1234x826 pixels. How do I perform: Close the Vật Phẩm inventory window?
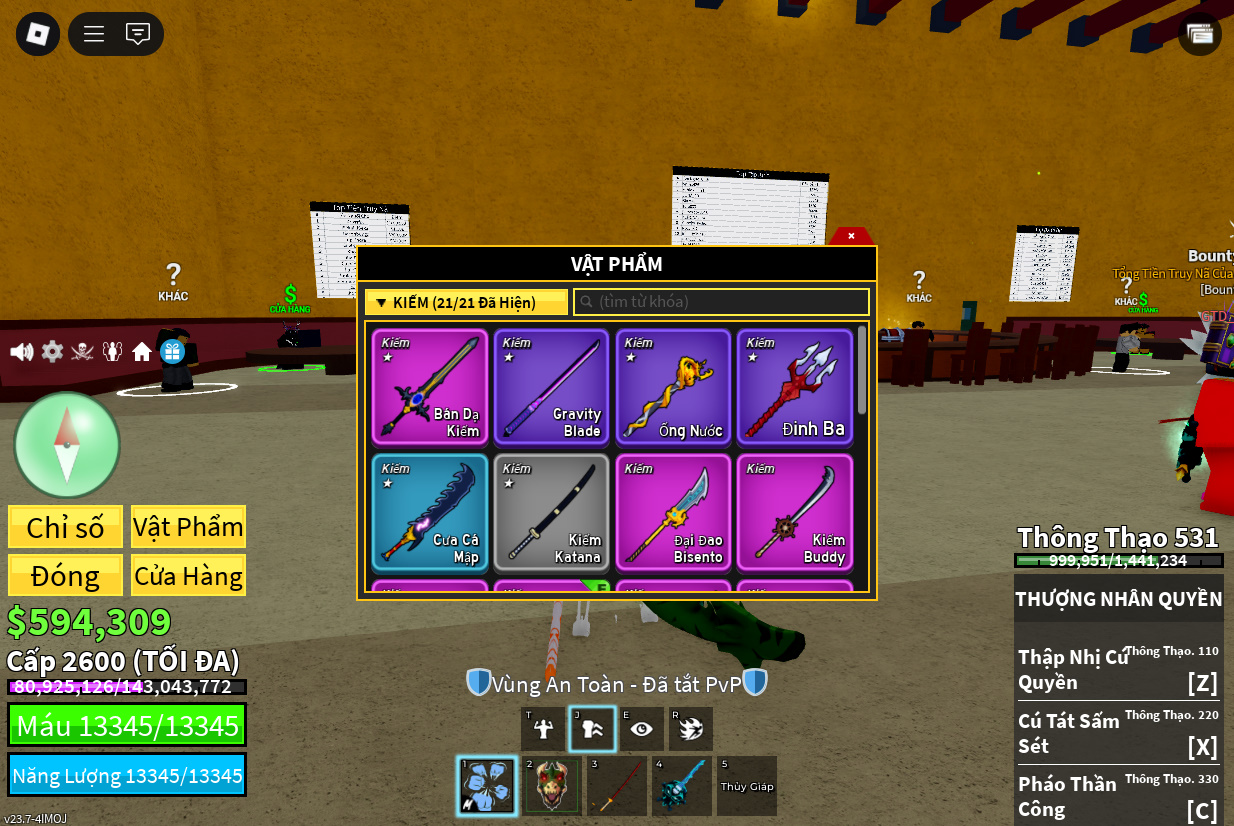(851, 236)
